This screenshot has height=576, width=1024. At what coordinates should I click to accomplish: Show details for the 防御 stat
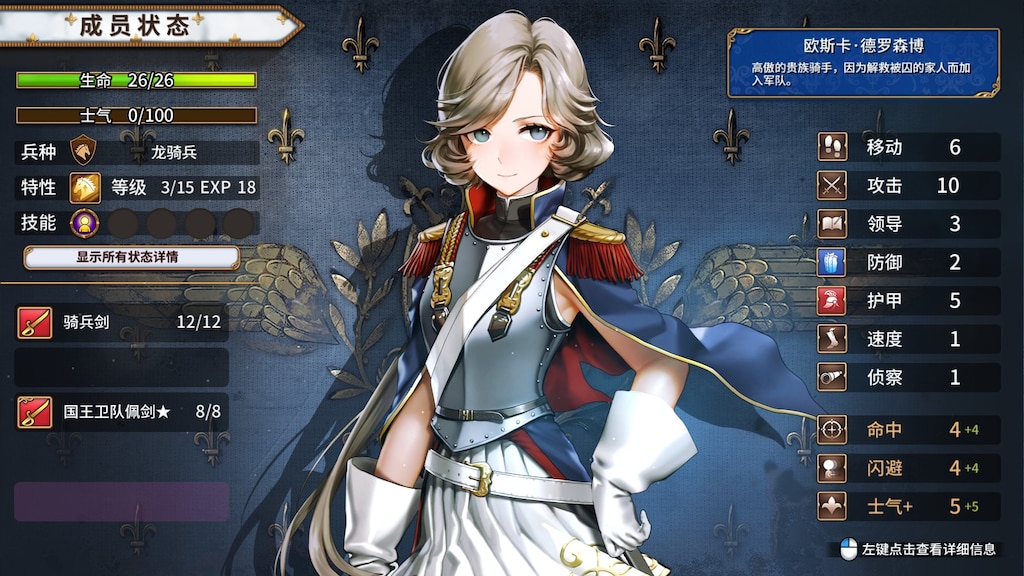point(908,262)
